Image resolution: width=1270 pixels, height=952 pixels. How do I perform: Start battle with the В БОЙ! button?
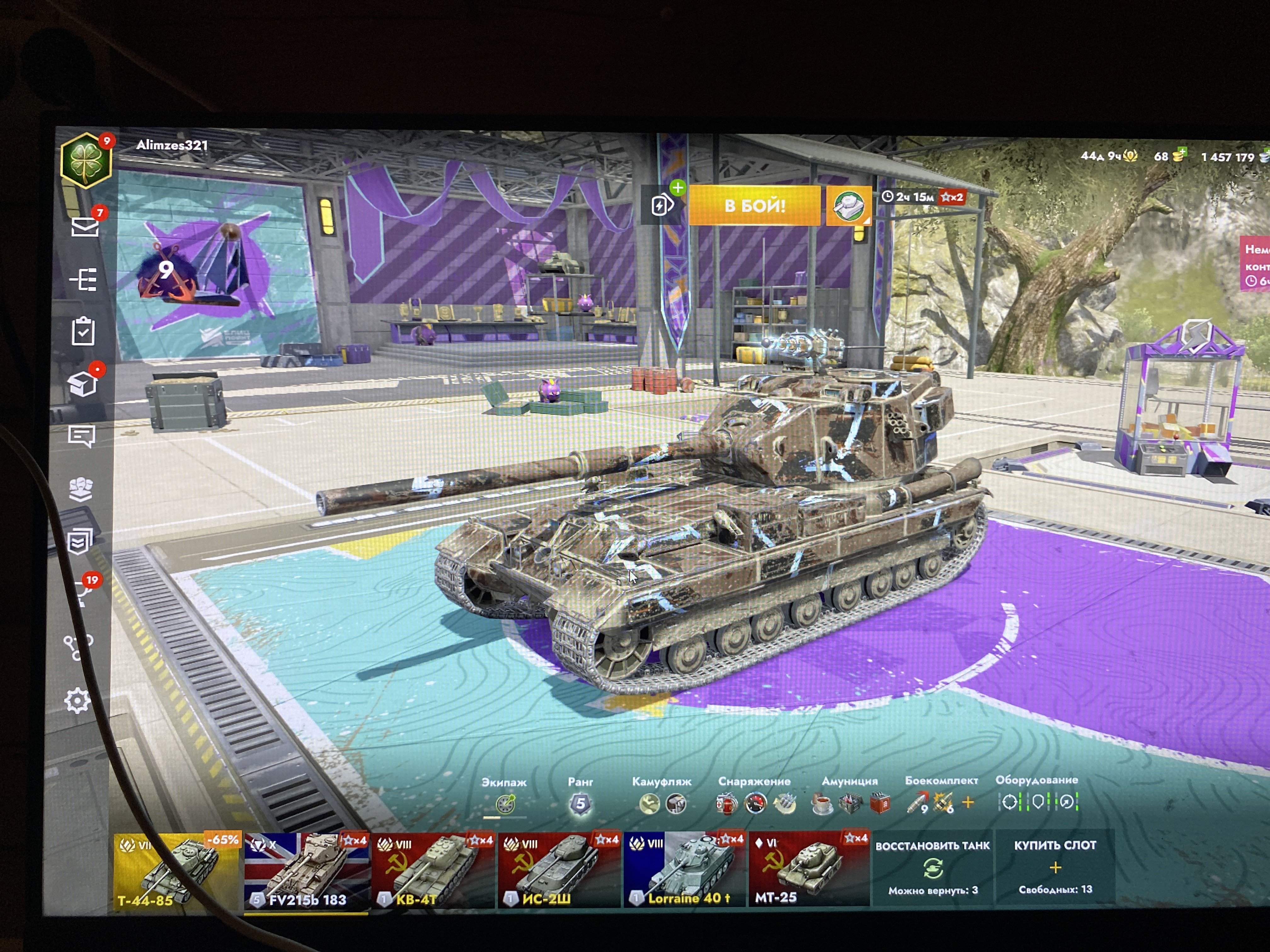pyautogui.click(x=754, y=206)
